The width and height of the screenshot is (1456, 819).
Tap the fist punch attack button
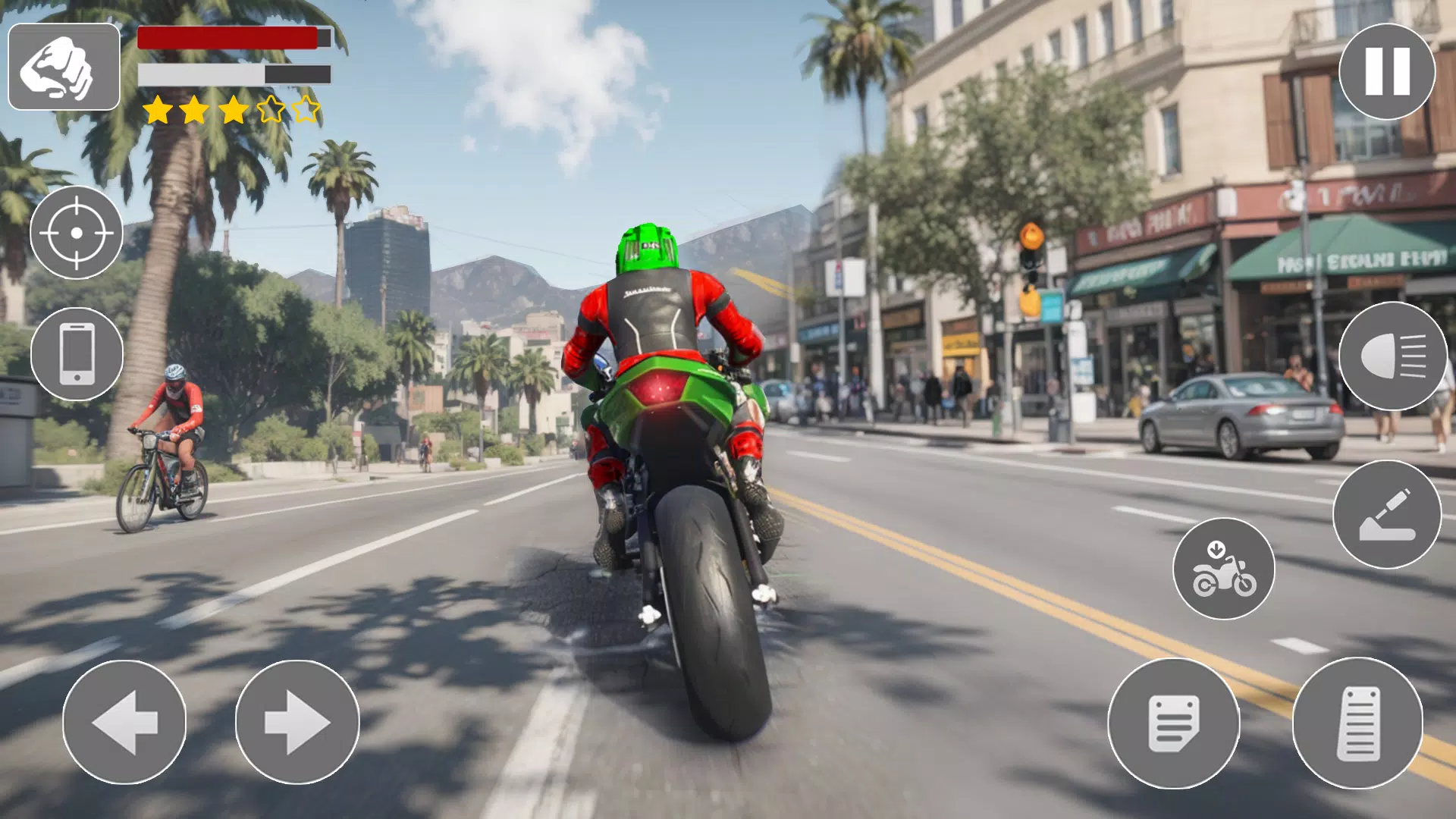click(x=64, y=67)
